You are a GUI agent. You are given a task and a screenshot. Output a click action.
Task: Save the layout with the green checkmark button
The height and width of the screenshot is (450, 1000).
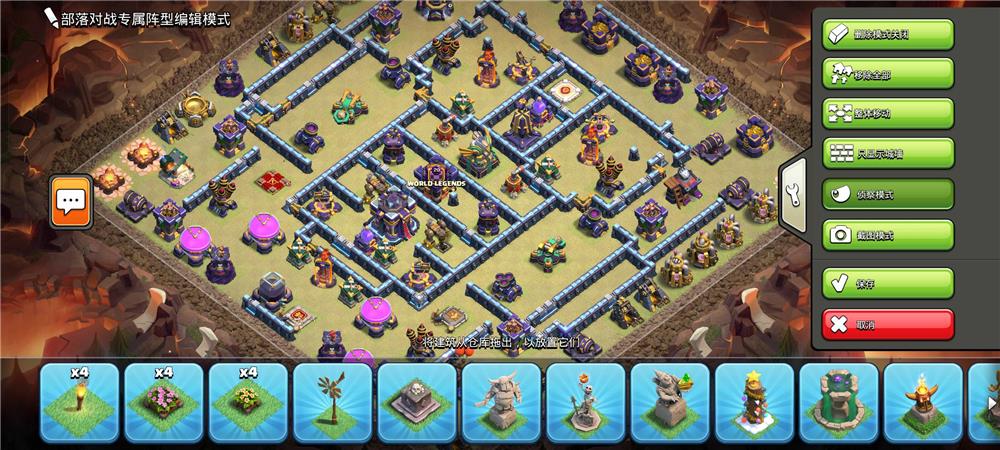coord(888,283)
